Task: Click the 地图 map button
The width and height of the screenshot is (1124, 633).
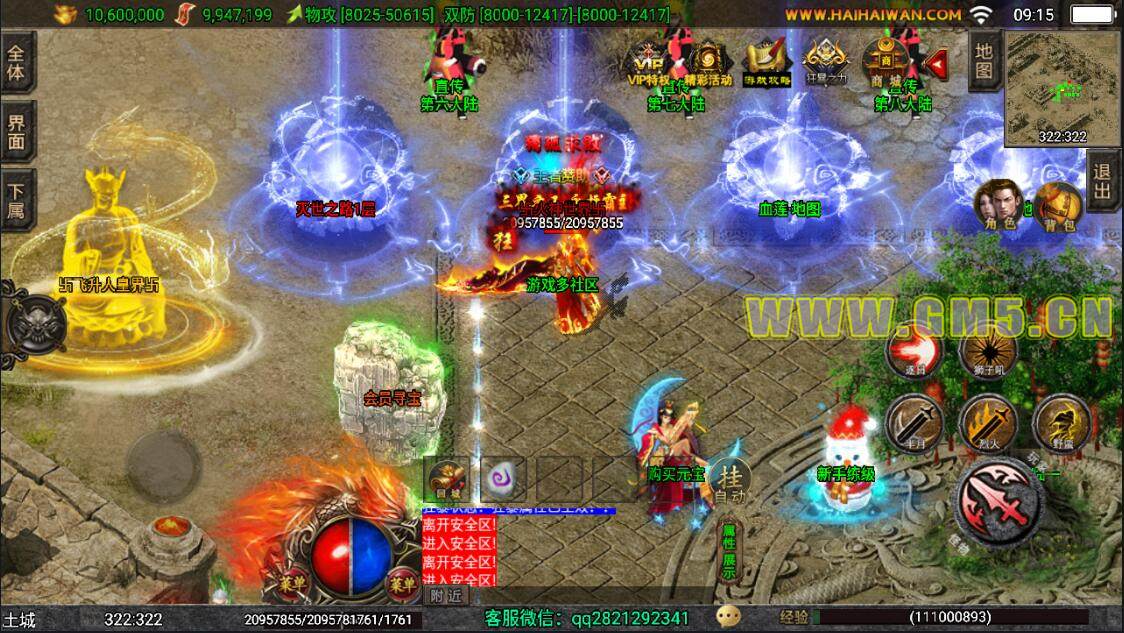Action: coord(984,59)
